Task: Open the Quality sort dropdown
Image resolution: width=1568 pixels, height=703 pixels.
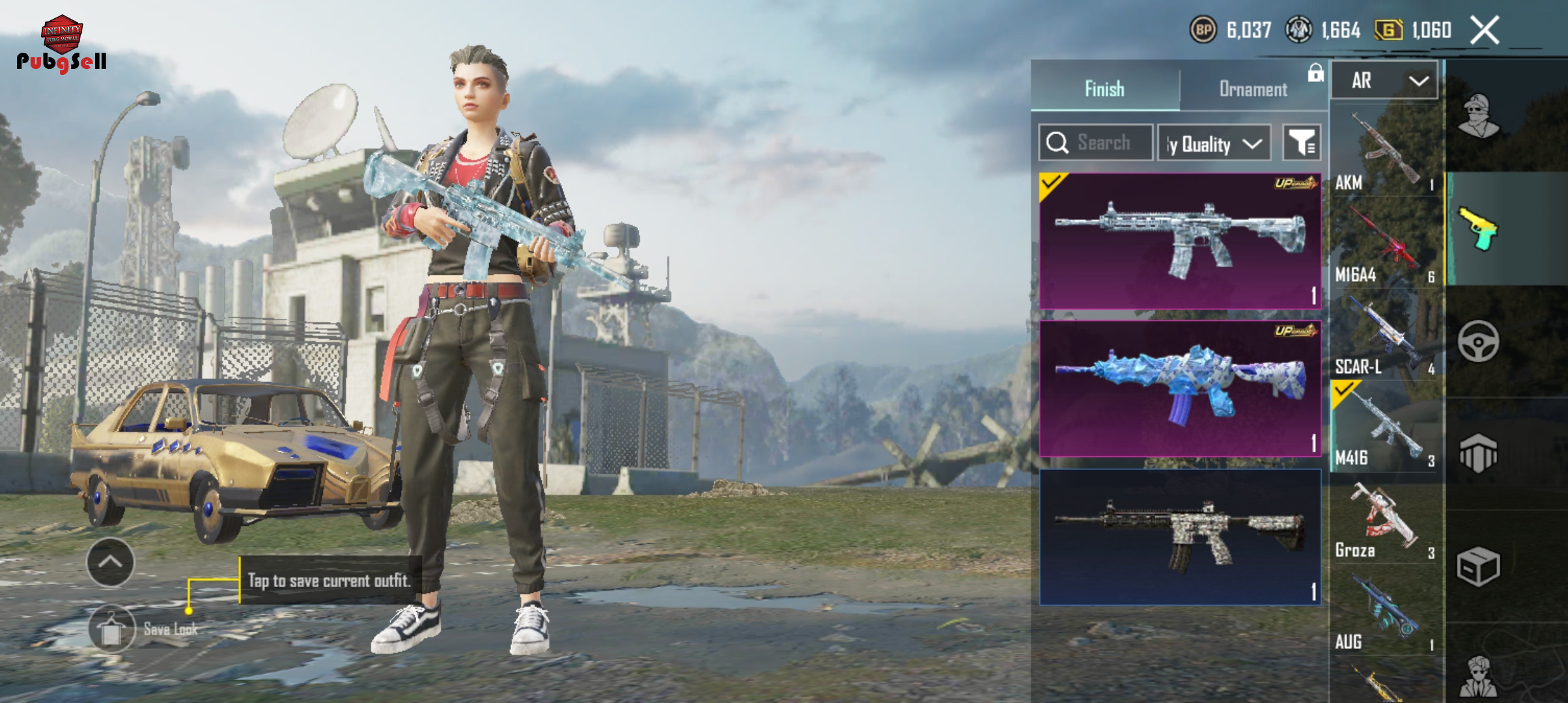Action: [1214, 143]
